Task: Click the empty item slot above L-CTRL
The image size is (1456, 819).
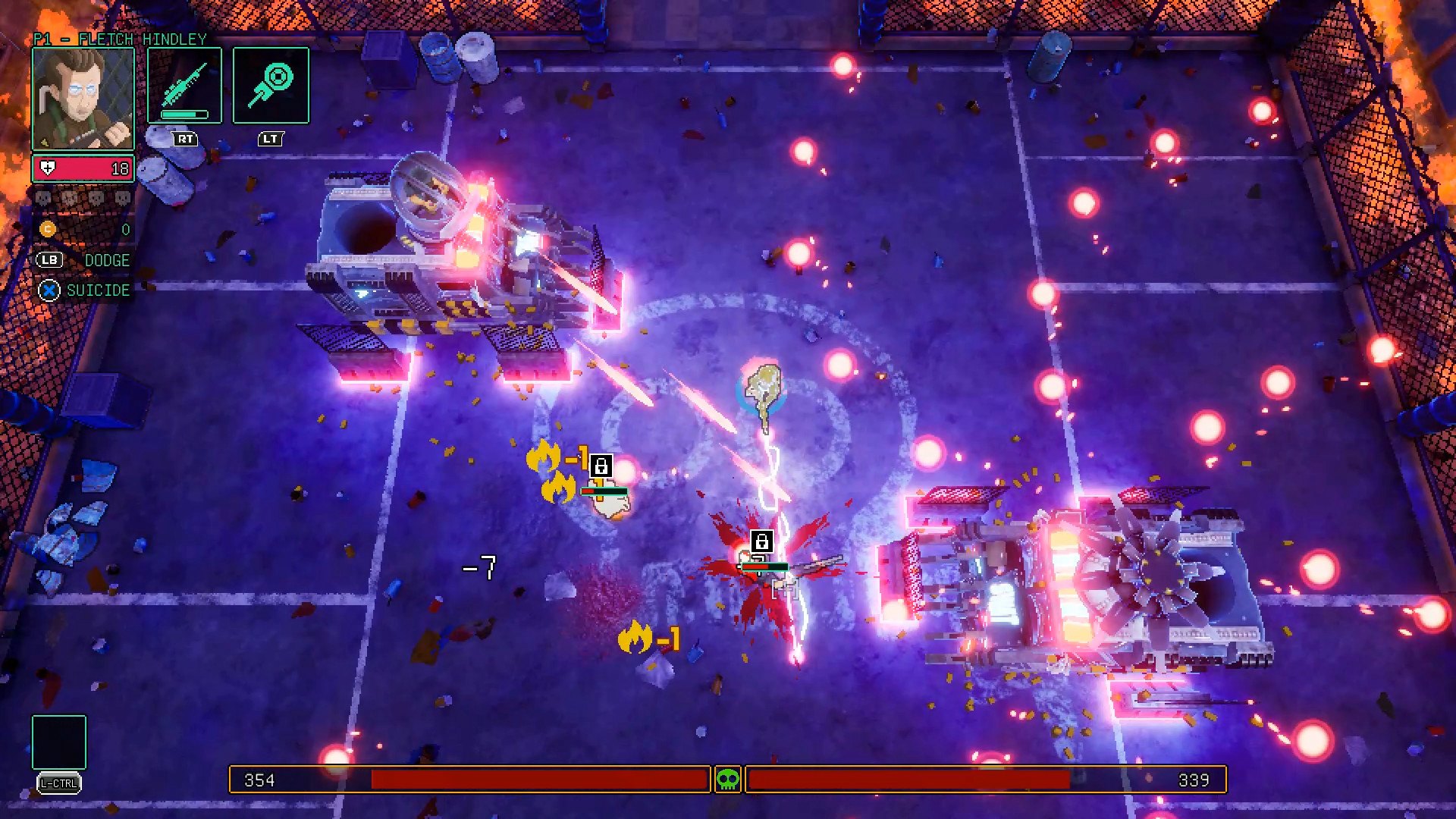Action: point(59,742)
